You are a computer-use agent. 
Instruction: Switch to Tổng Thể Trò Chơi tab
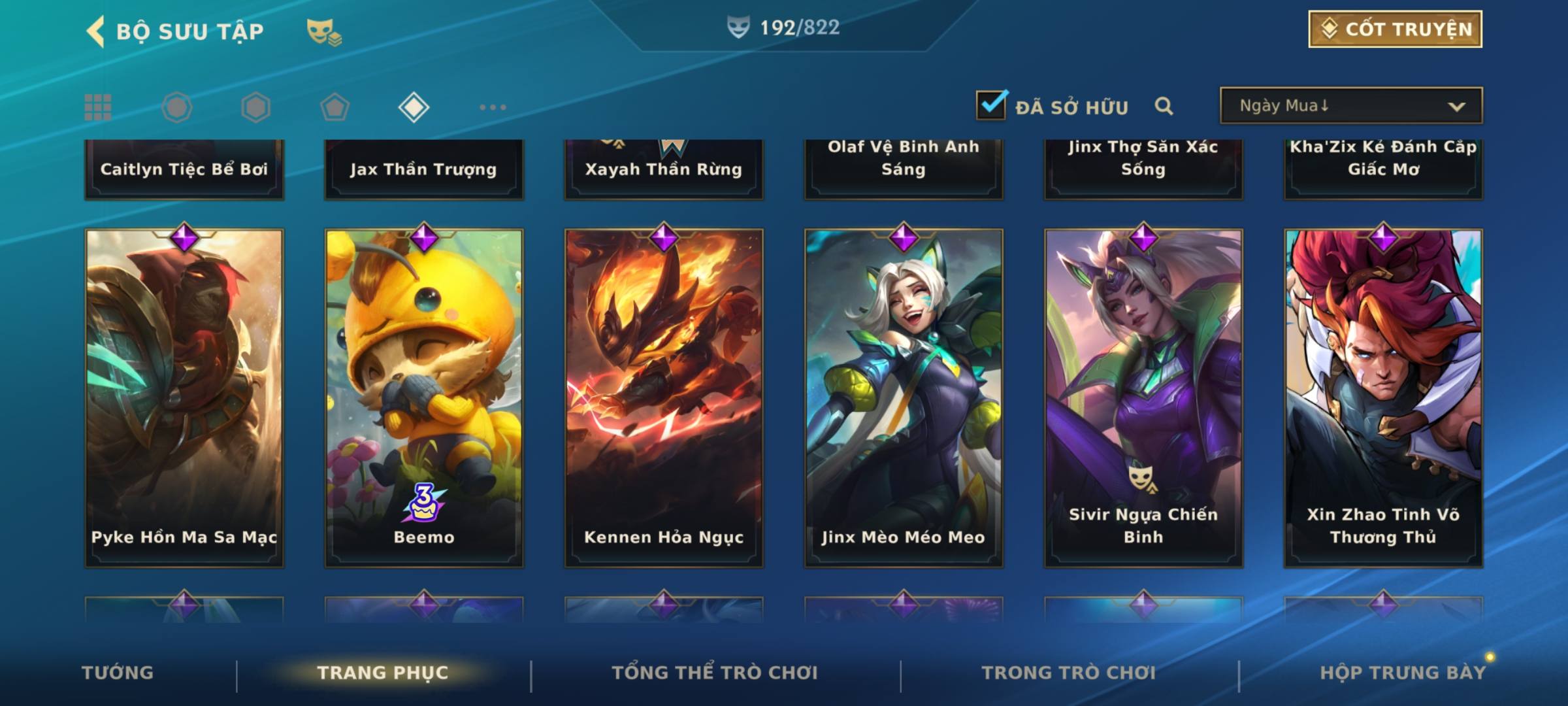coord(715,673)
